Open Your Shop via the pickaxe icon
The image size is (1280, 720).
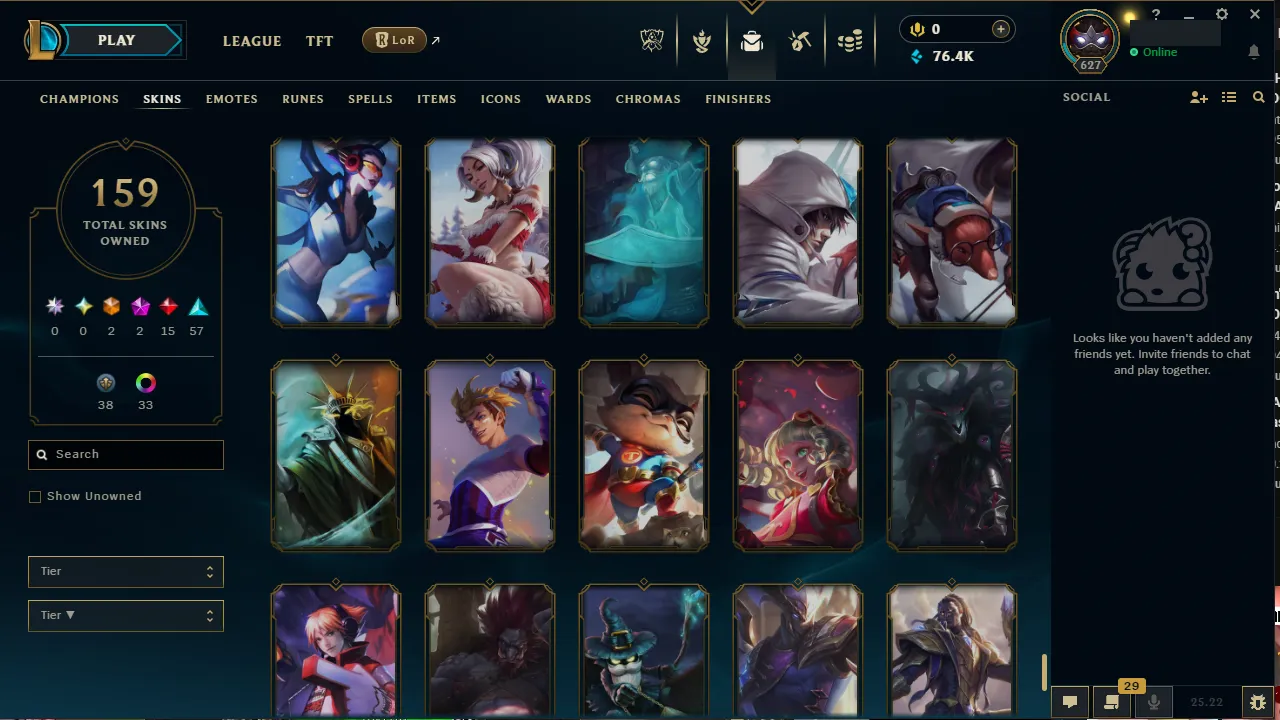[800, 40]
